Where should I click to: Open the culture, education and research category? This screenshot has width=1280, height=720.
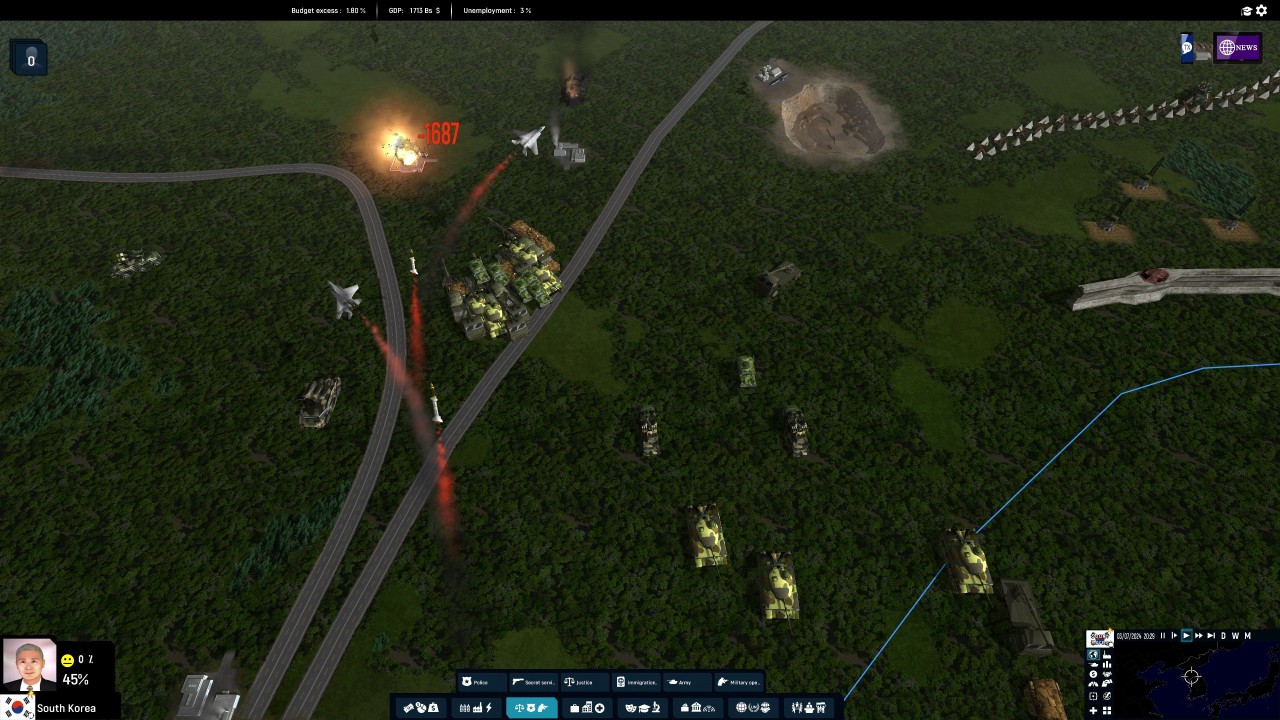[x=642, y=708]
